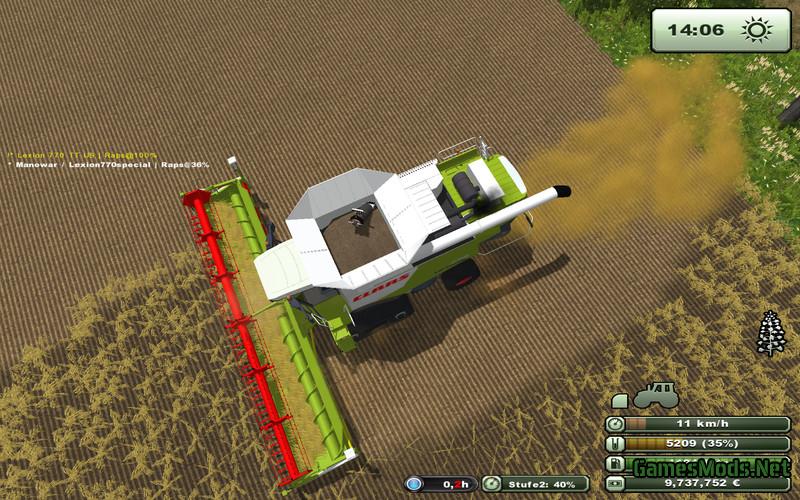800x500 pixels.
Task: Click the speedometer icon beside 11 km/h
Action: tap(614, 424)
